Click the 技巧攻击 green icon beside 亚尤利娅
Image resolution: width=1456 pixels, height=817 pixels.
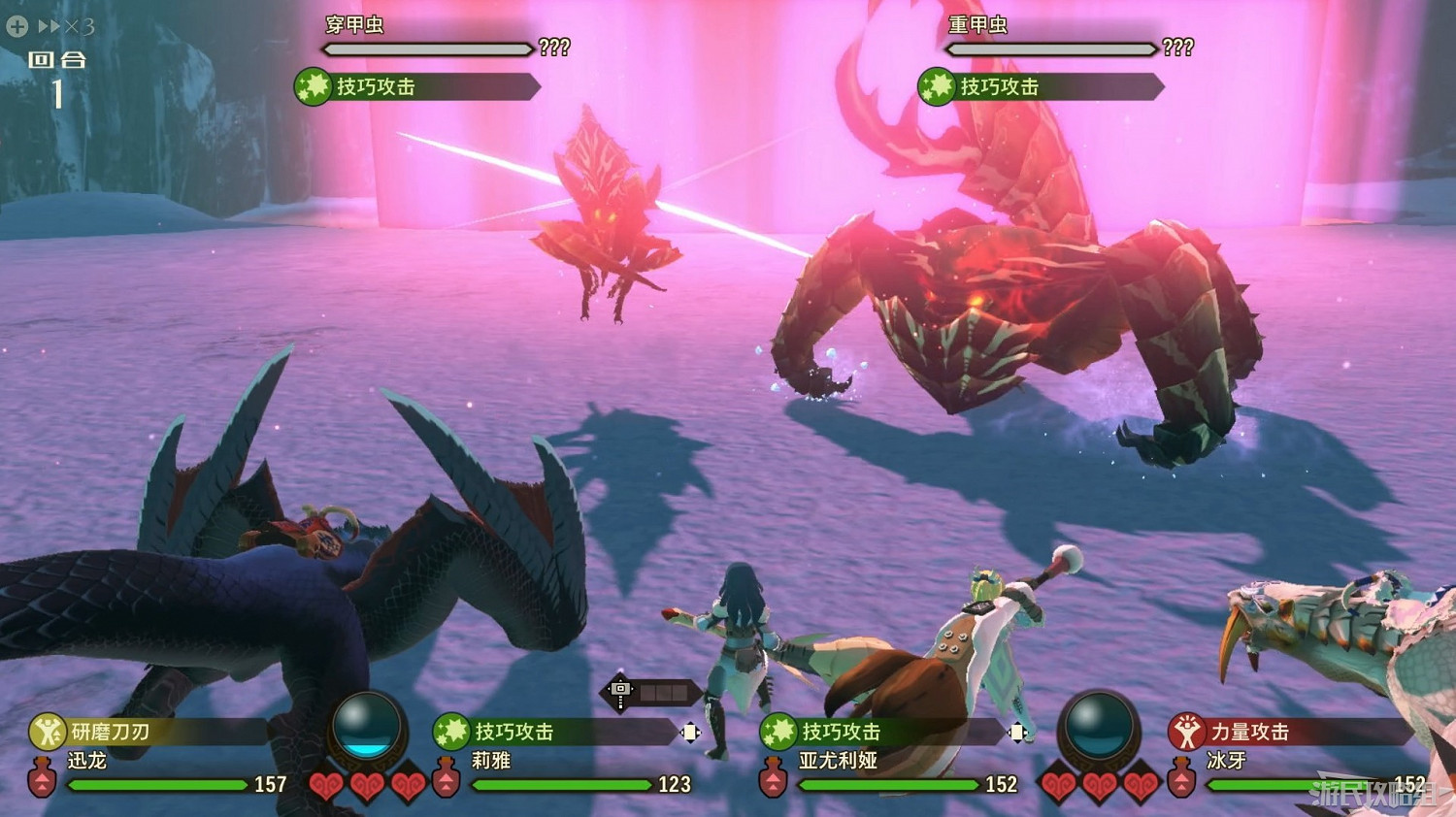coord(780,731)
